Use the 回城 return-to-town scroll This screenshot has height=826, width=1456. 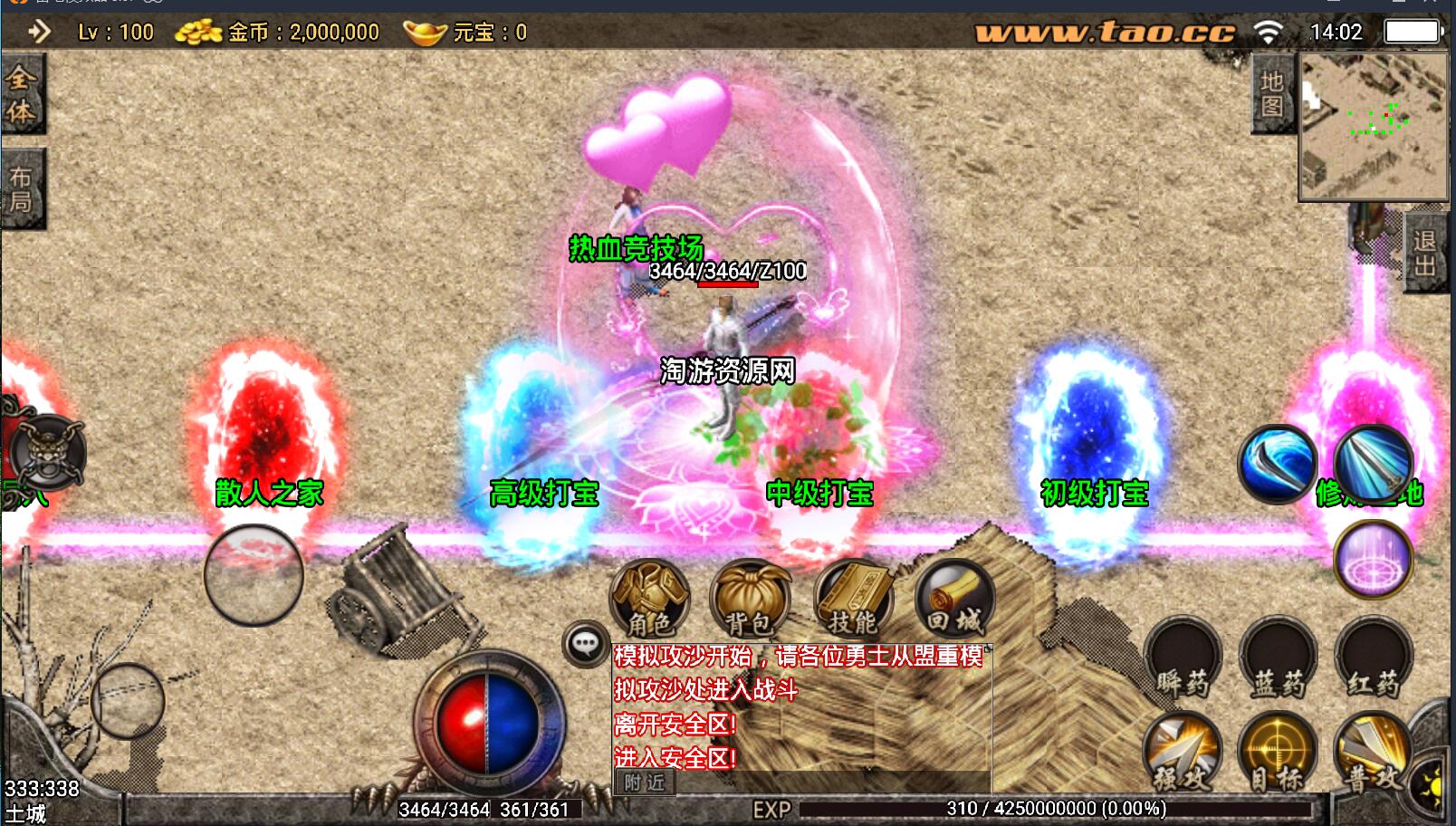tap(954, 599)
